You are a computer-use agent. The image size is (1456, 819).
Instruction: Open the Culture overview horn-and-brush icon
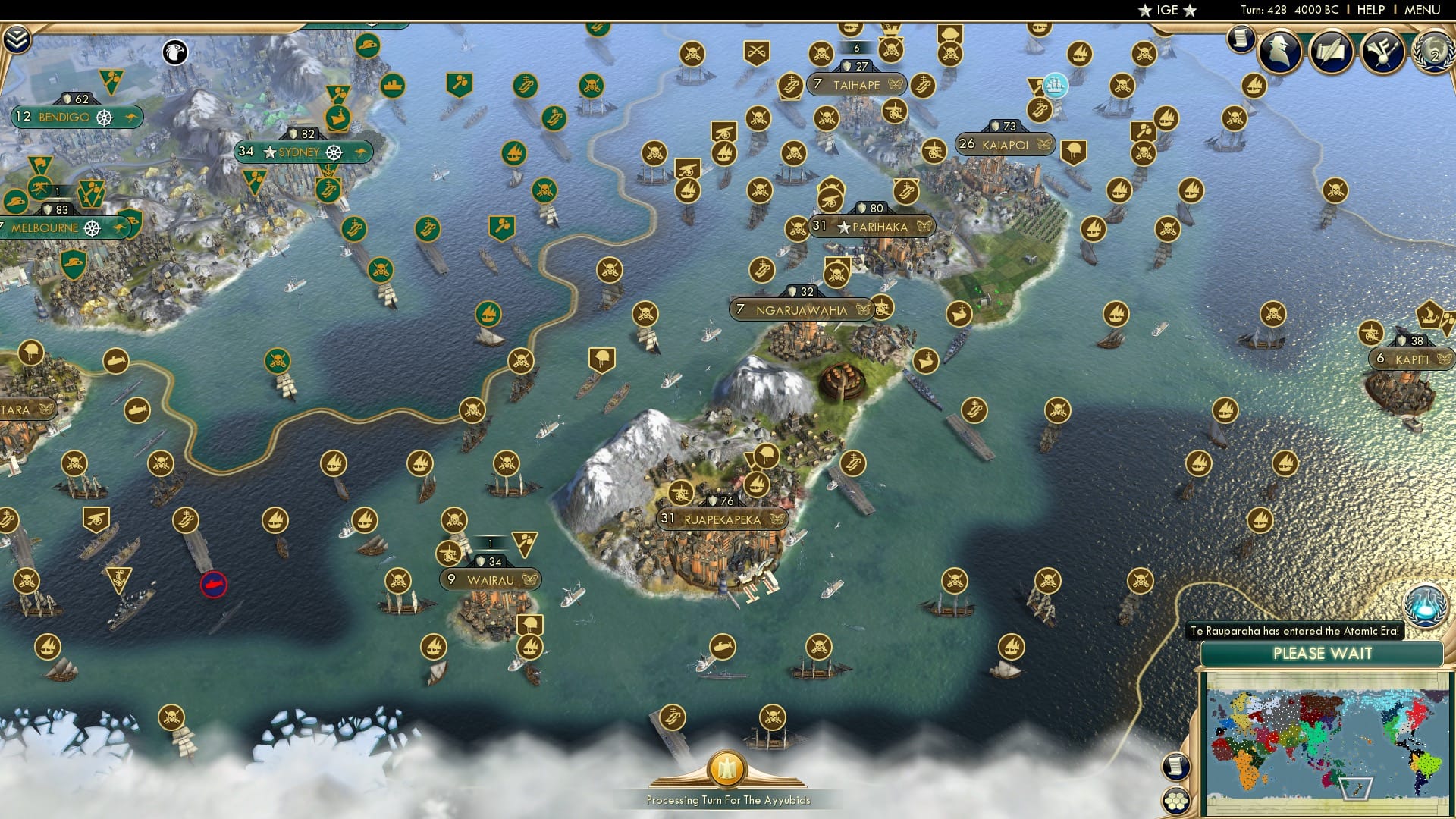coord(1384,51)
